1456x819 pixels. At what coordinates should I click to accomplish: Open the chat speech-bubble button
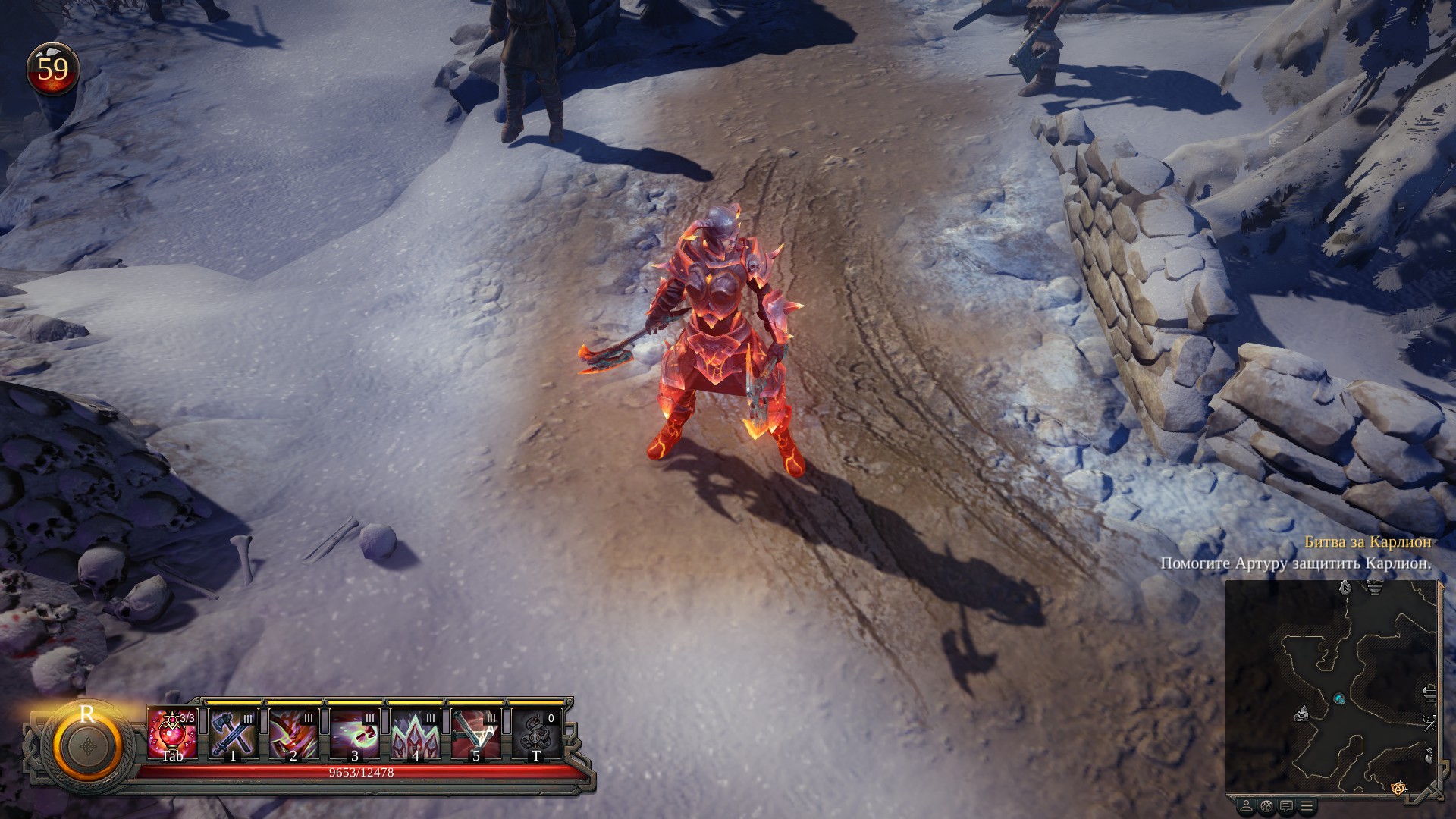point(1286,805)
